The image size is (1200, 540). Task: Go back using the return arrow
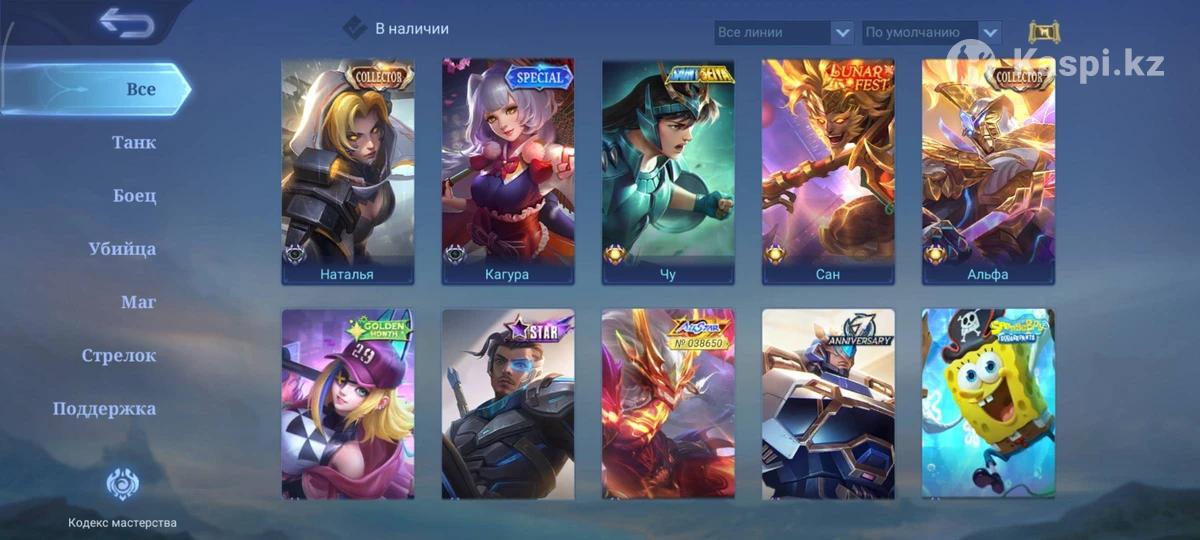click(x=126, y=23)
